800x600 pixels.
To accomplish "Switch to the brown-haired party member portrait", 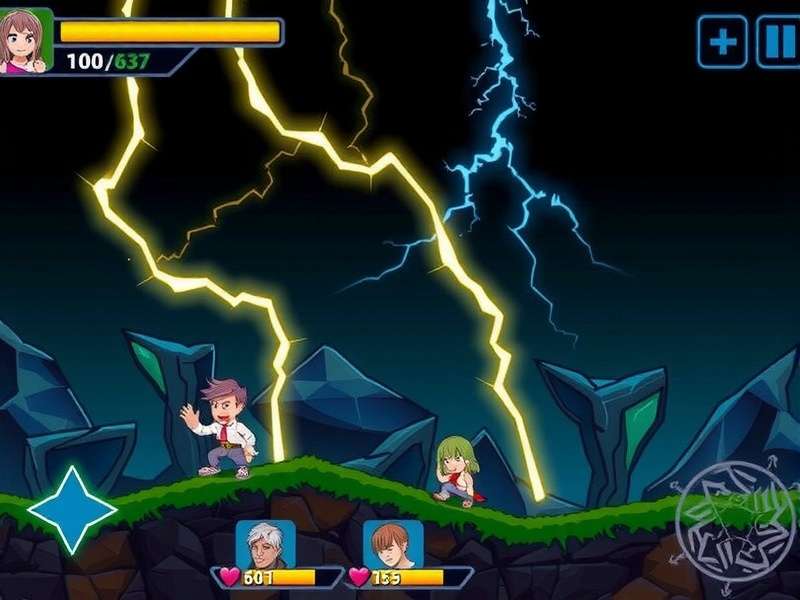I will coord(393,545).
